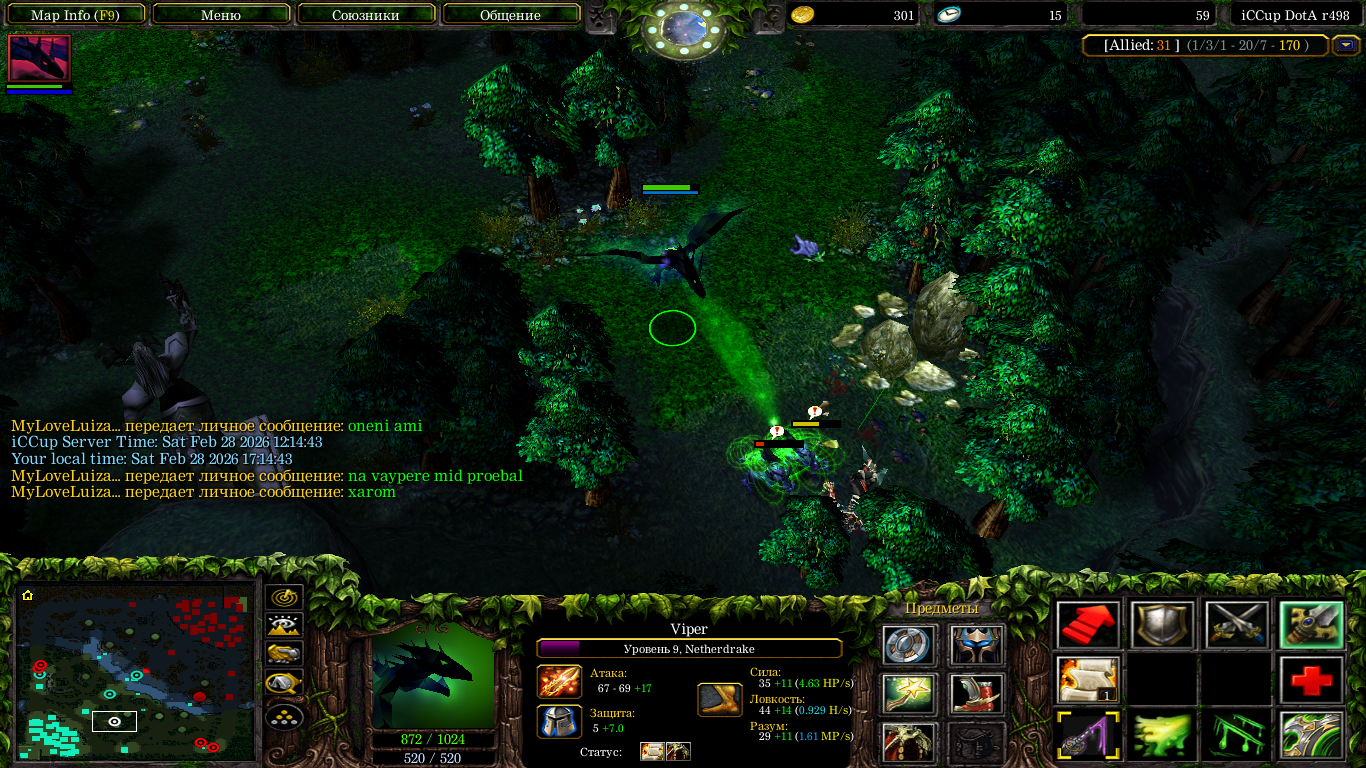Toggle minimap terrain display button
This screenshot has height=768, width=1366.
pos(285,626)
